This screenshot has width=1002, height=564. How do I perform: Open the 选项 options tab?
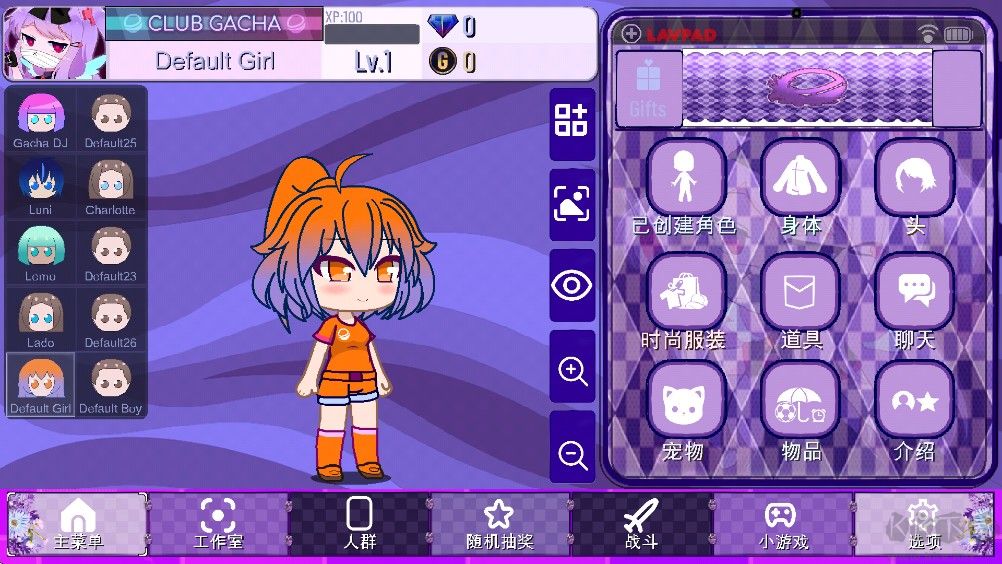pos(923,523)
